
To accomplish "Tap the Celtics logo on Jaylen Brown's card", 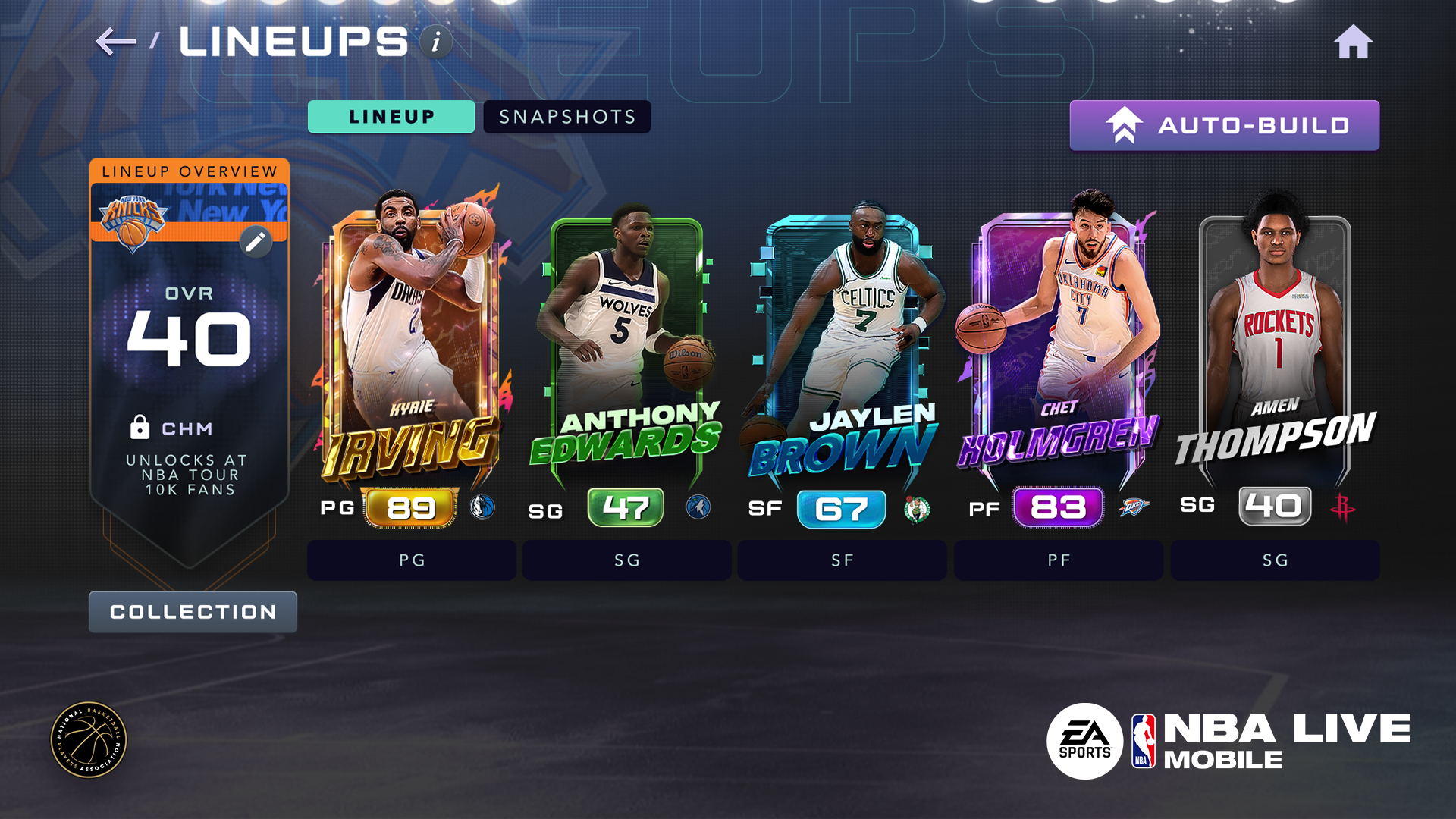I will click(x=915, y=510).
